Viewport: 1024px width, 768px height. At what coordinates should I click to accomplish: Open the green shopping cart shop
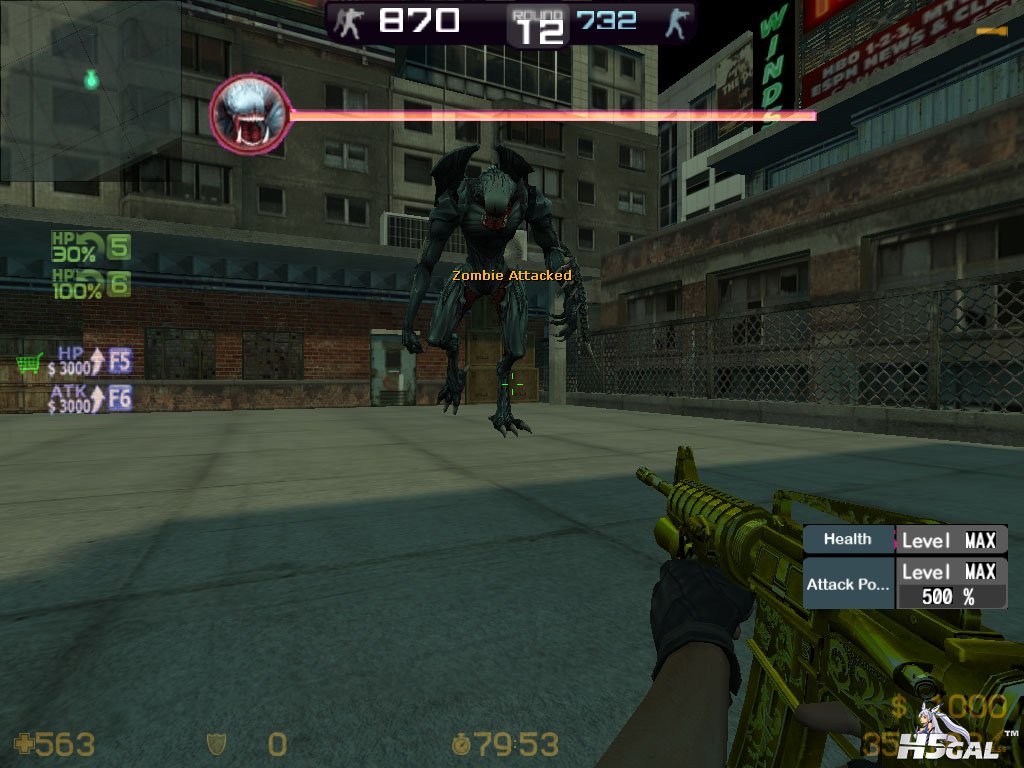click(30, 366)
